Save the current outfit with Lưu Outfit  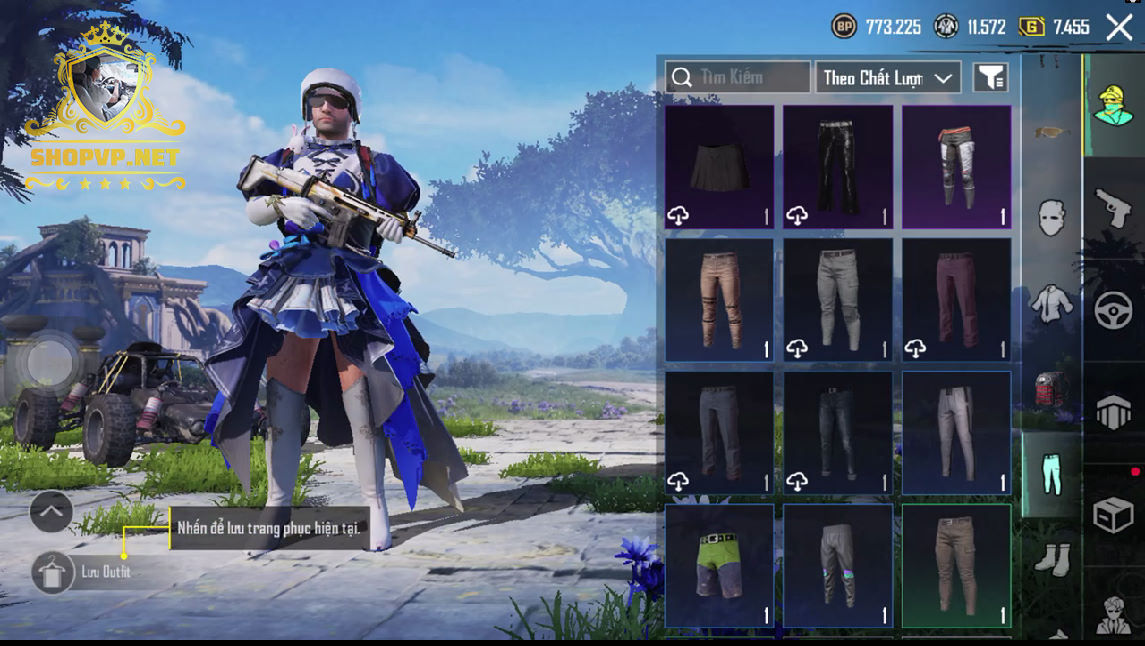pos(53,572)
